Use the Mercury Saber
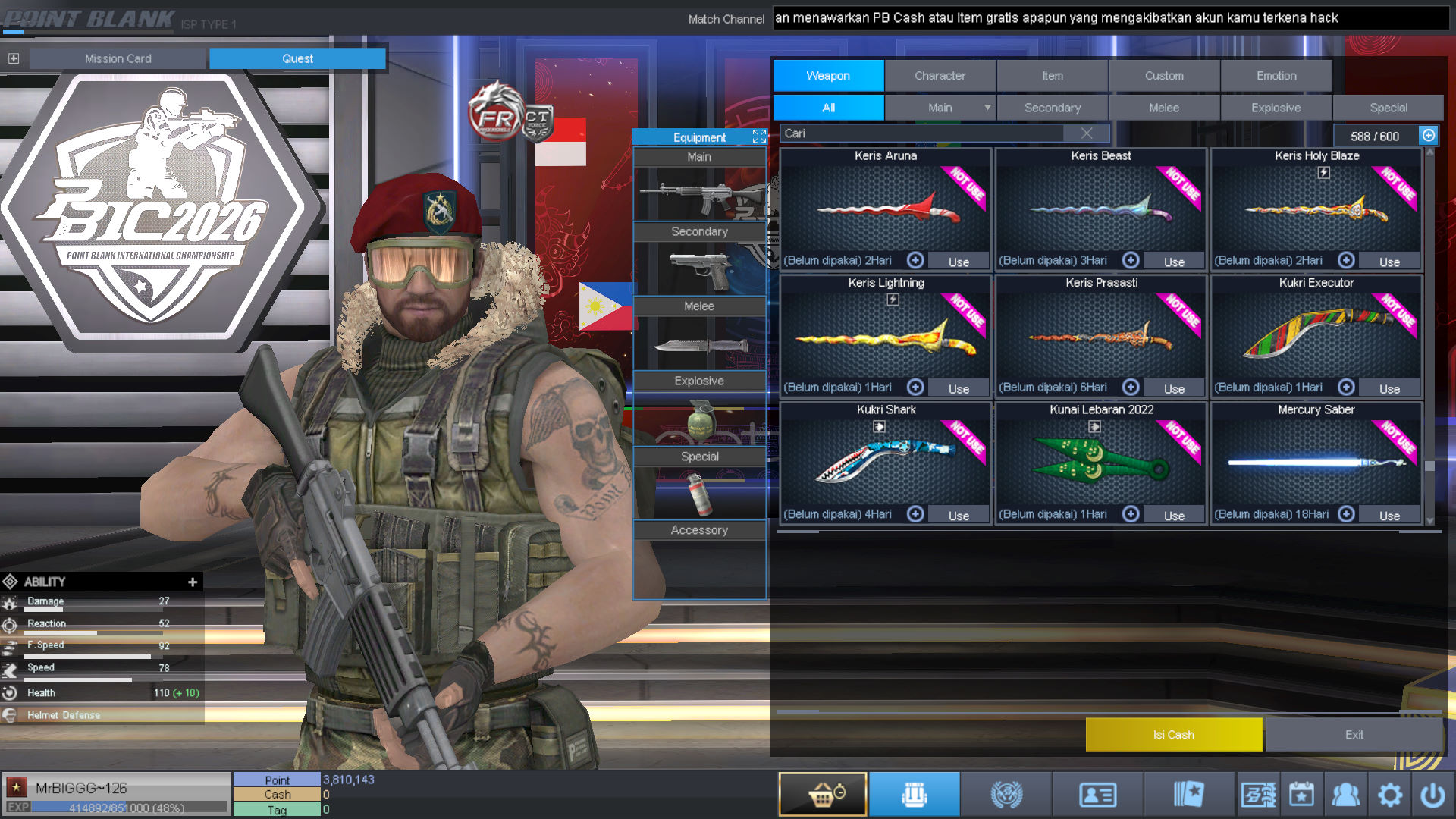Screen dimensions: 1456x819 click(1389, 516)
